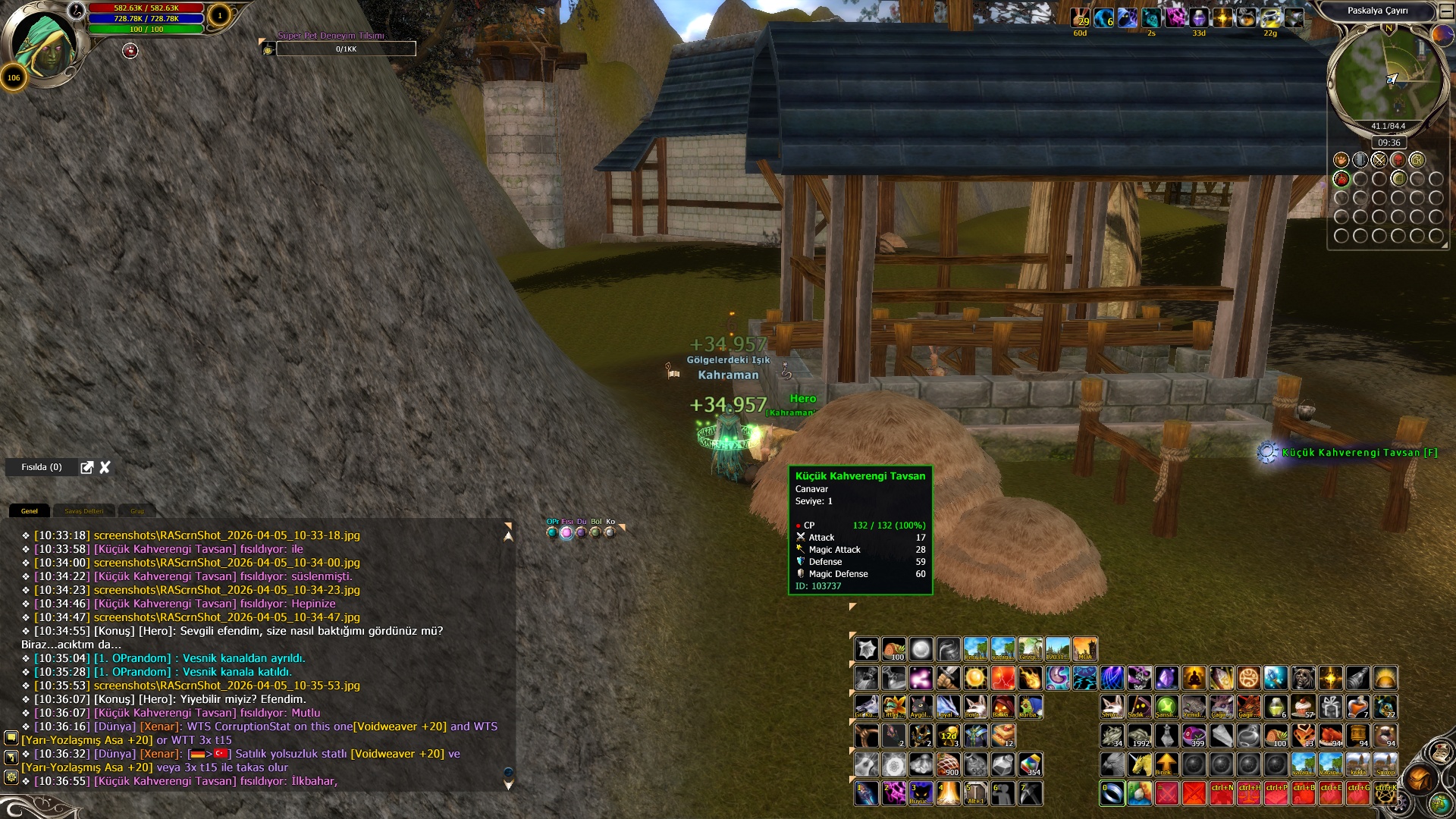Activate the golden sun orb skill

975,677
